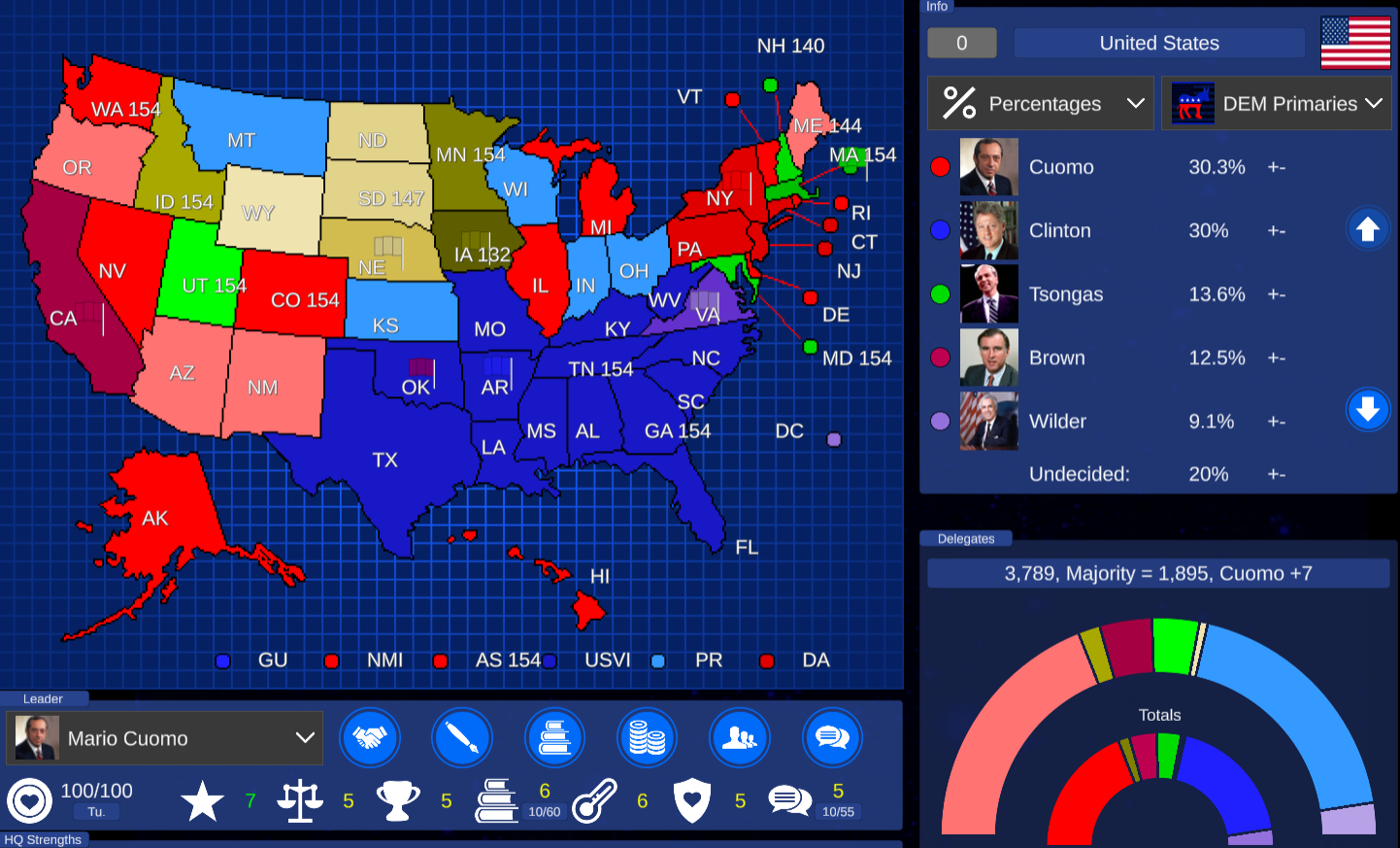The width and height of the screenshot is (1400, 848).
Task: Select Tsongas's portrait in the candidate list
Action: point(988,294)
